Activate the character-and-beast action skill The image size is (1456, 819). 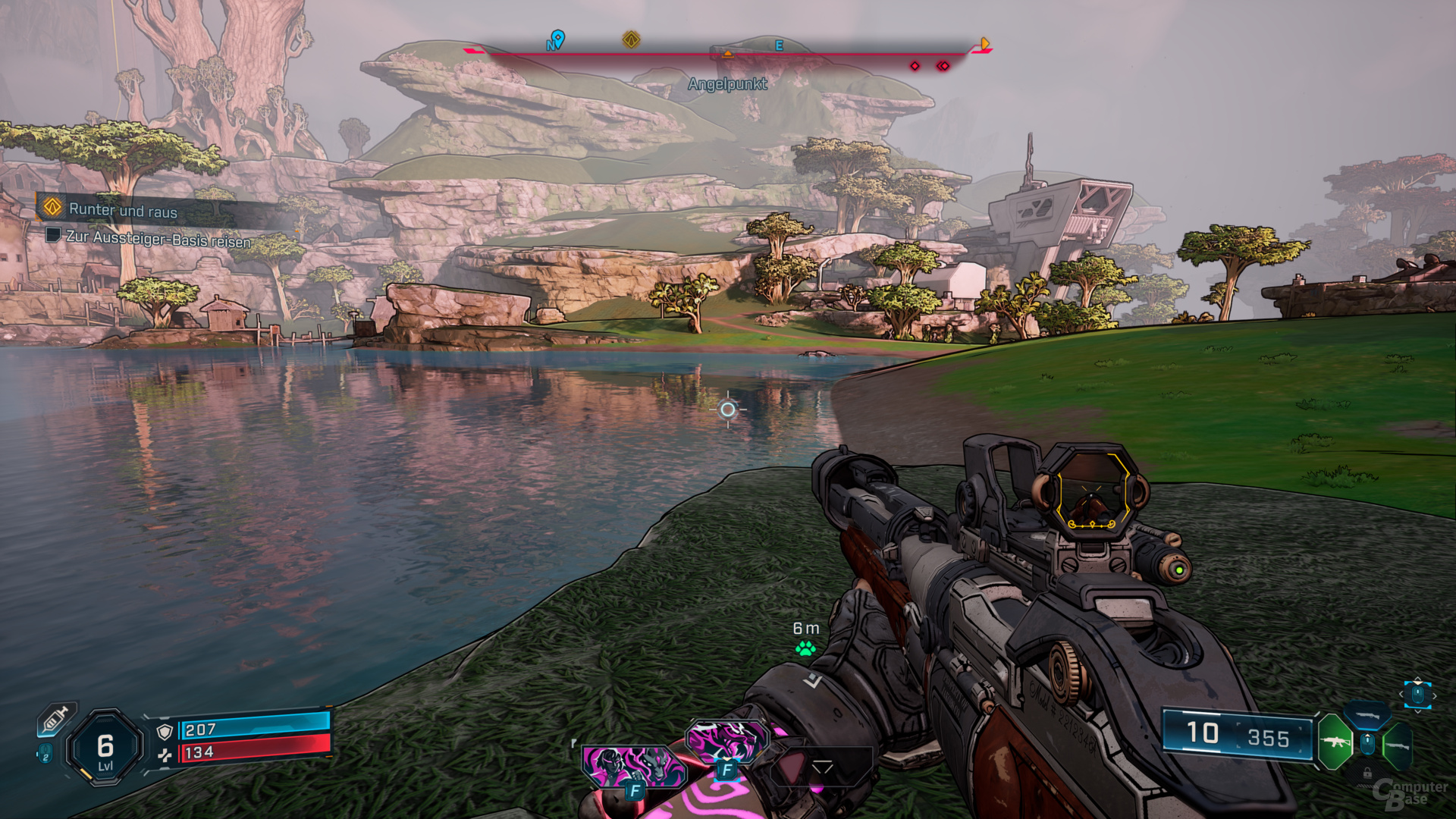[x=632, y=766]
